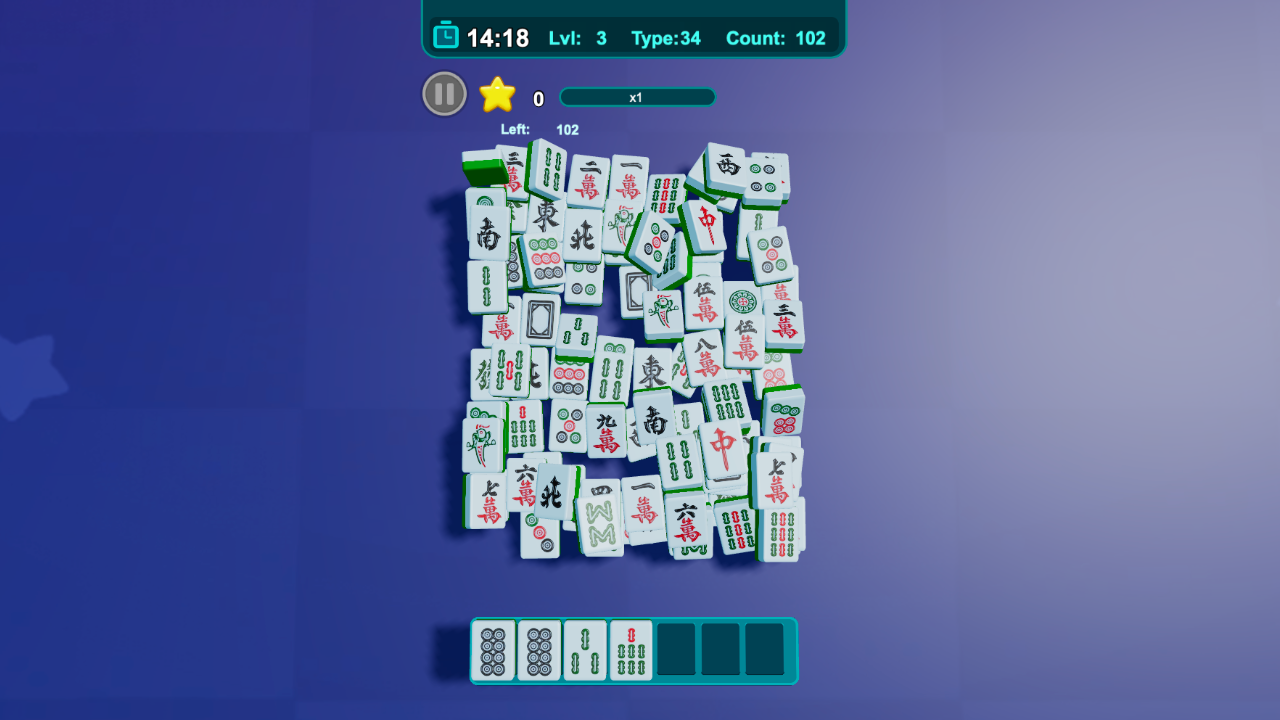This screenshot has width=1280, height=720.
Task: Pause the game with the pause button
Action: (444, 93)
